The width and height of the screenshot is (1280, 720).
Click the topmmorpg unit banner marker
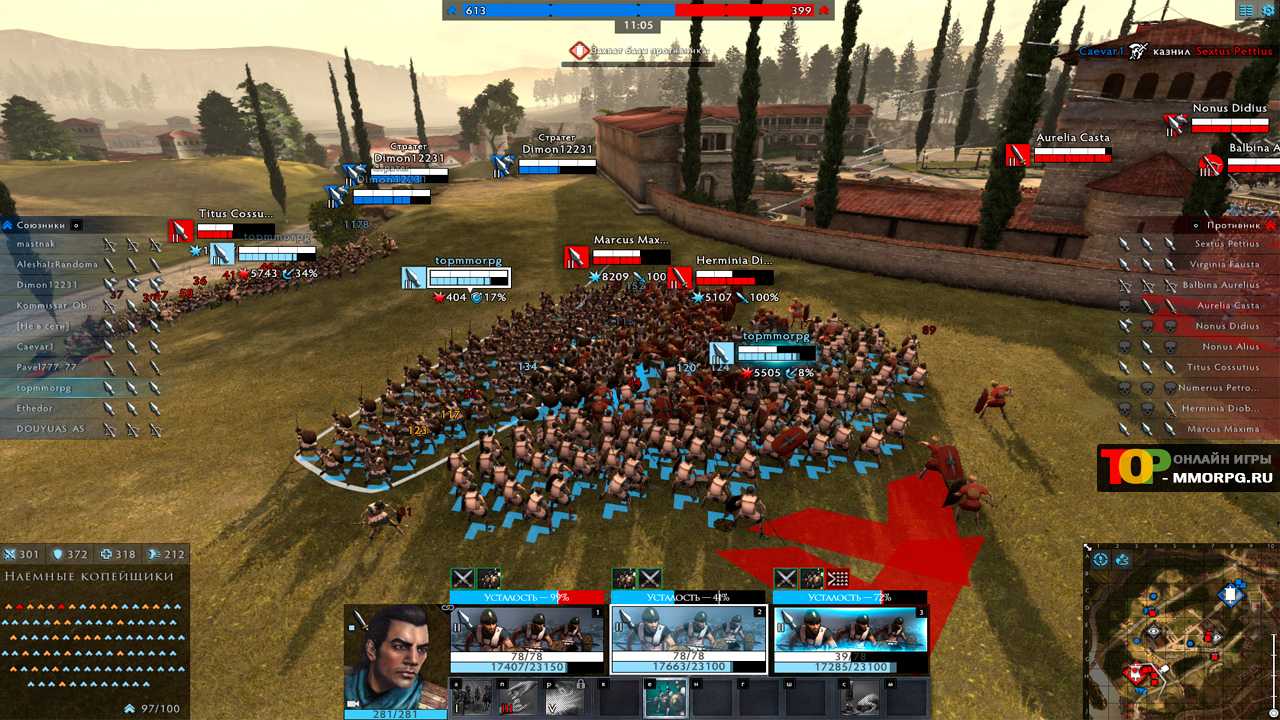[x=415, y=278]
